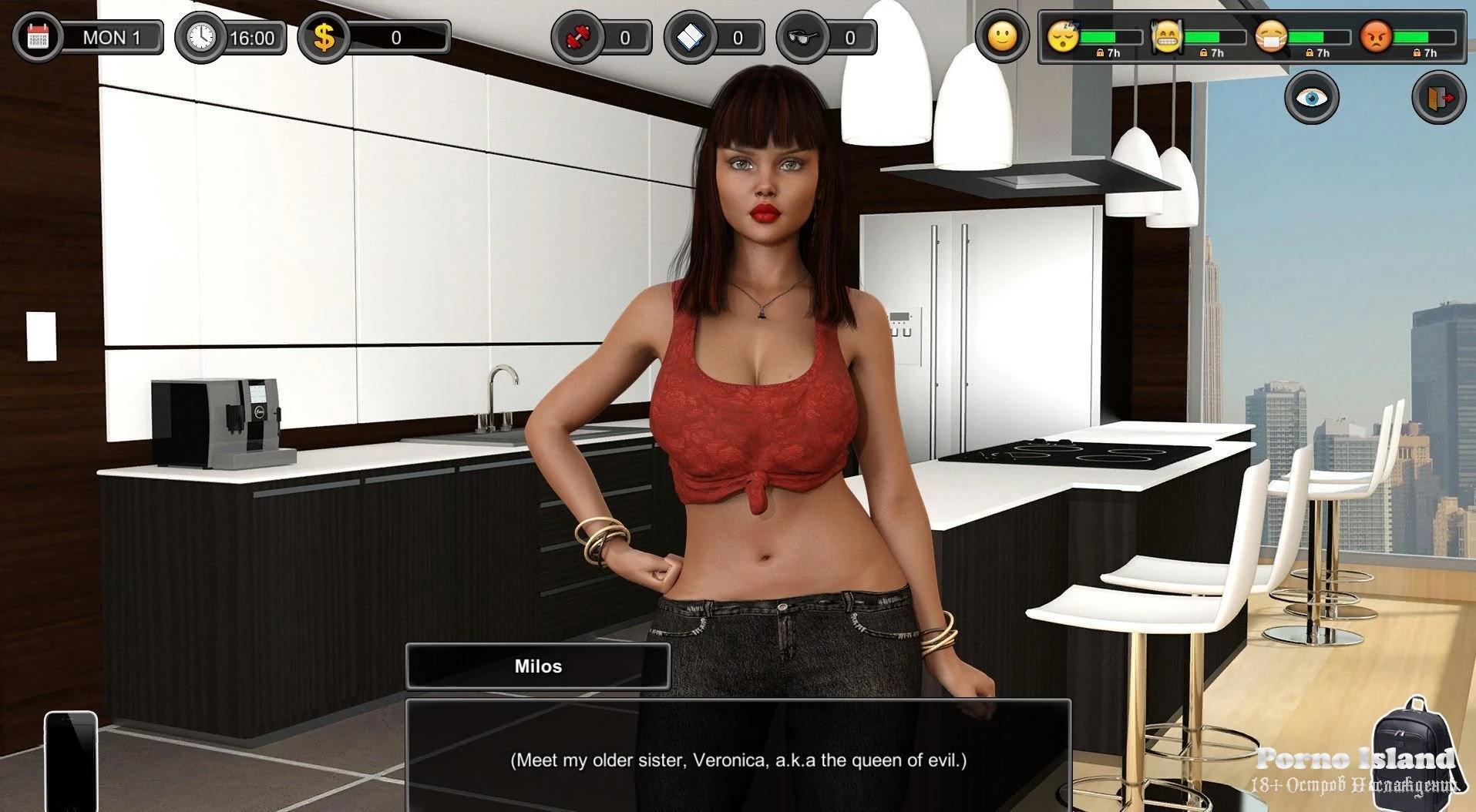Select the book intelligence stat icon

pyautogui.click(x=691, y=37)
